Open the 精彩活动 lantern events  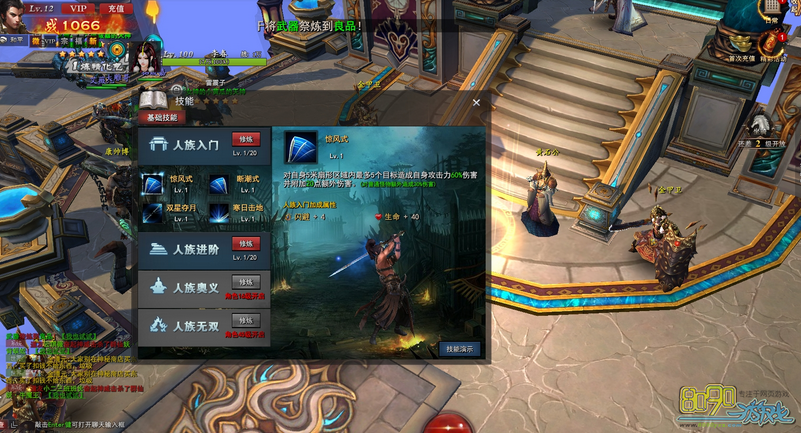pyautogui.click(x=773, y=40)
